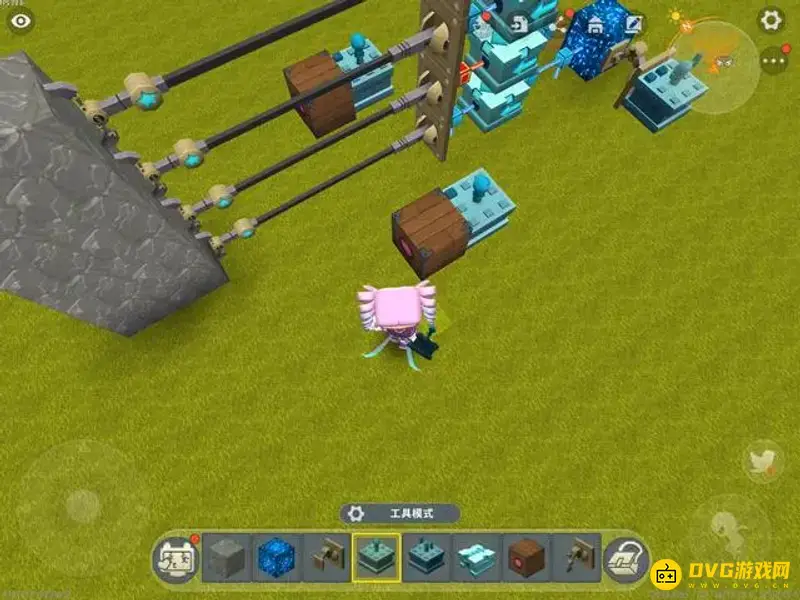Click the 工具模式 tool mode button

point(400,513)
